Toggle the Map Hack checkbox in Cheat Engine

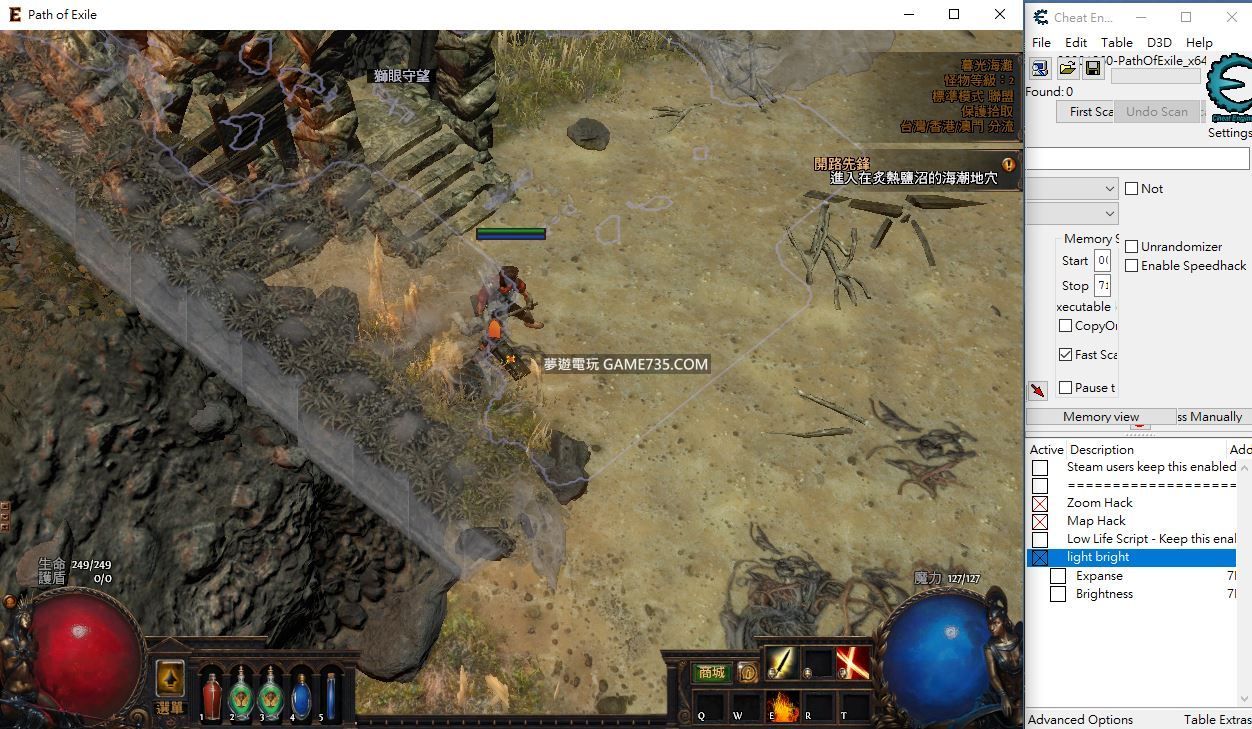click(1040, 521)
